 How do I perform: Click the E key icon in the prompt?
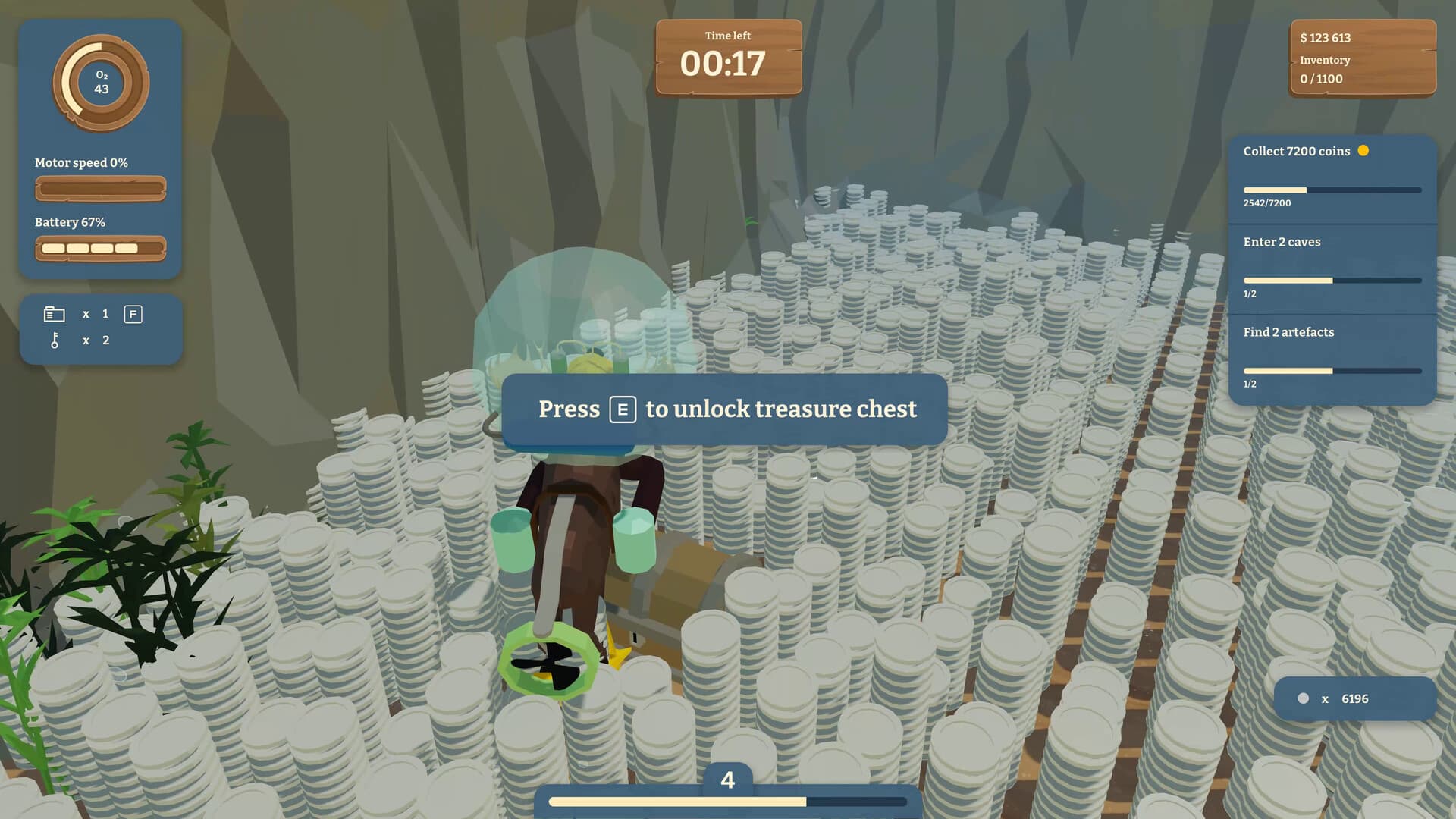point(622,409)
